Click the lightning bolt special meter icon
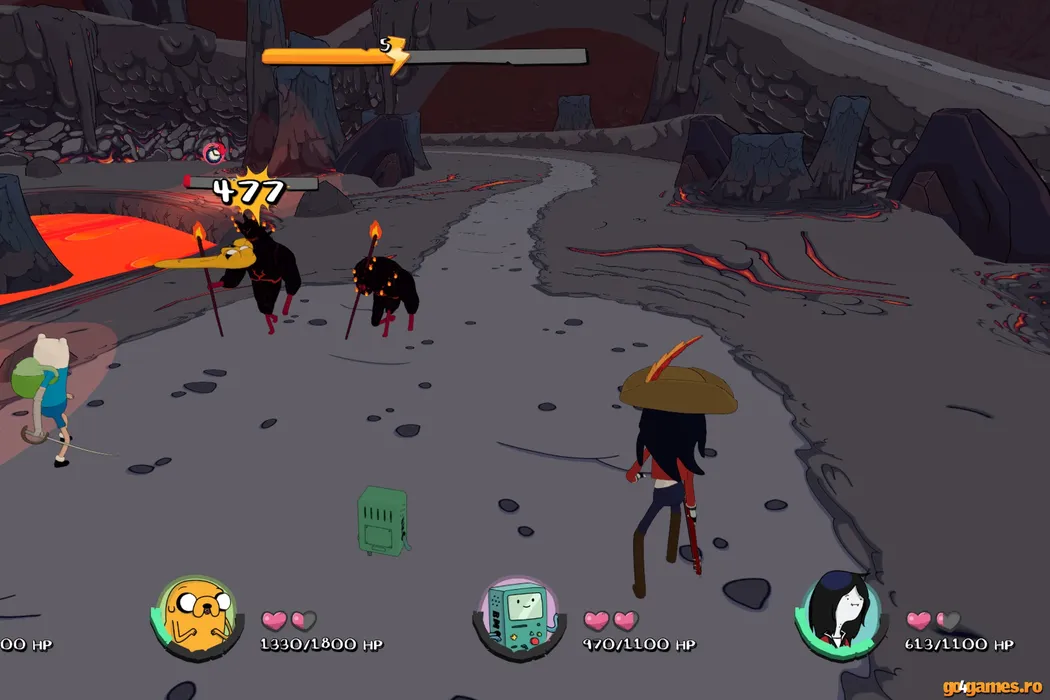Image resolution: width=1050 pixels, height=700 pixels. [396, 56]
